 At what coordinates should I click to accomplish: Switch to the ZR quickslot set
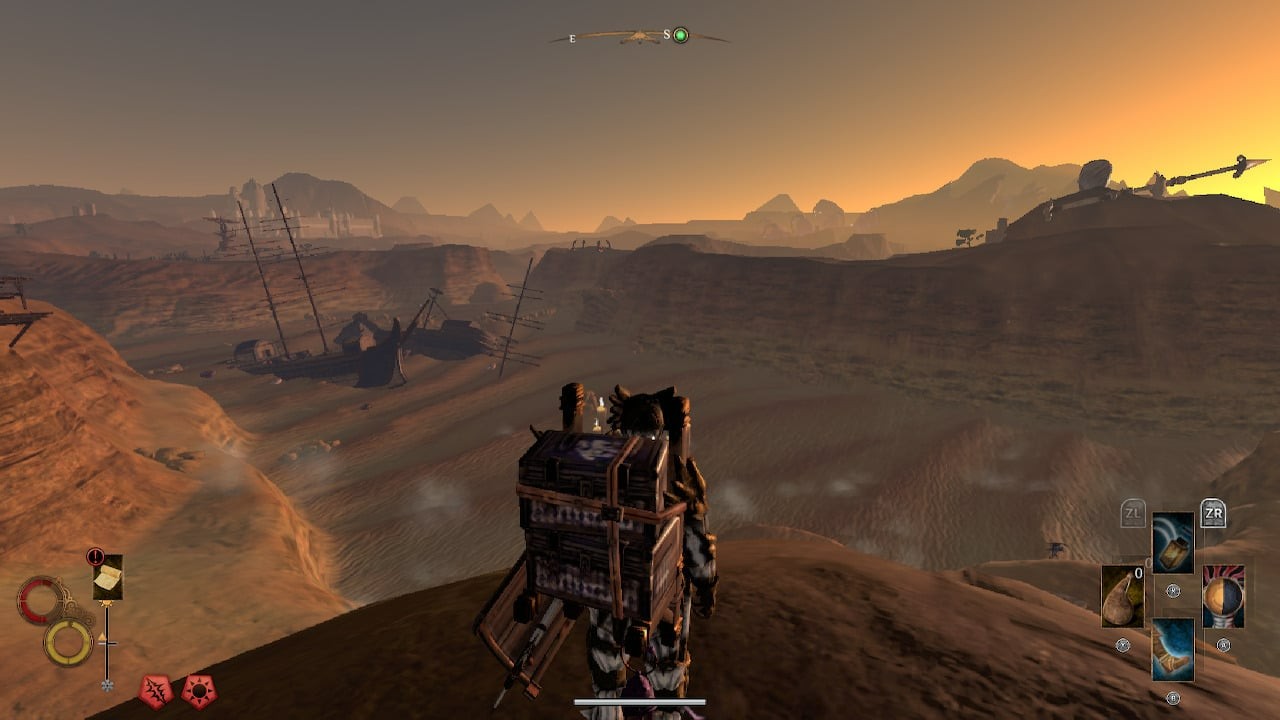[1211, 512]
